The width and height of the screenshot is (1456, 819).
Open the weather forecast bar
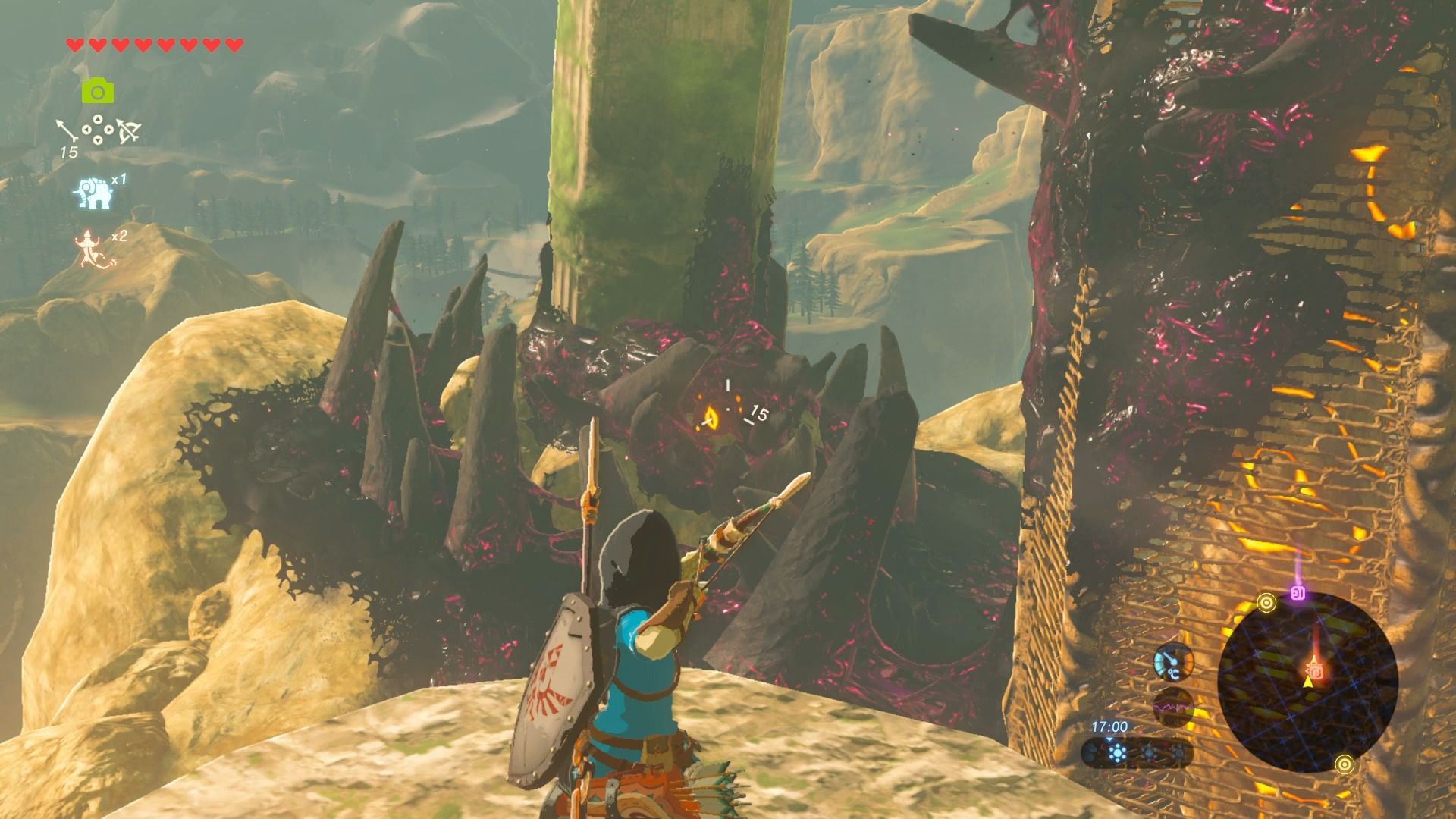1136,754
